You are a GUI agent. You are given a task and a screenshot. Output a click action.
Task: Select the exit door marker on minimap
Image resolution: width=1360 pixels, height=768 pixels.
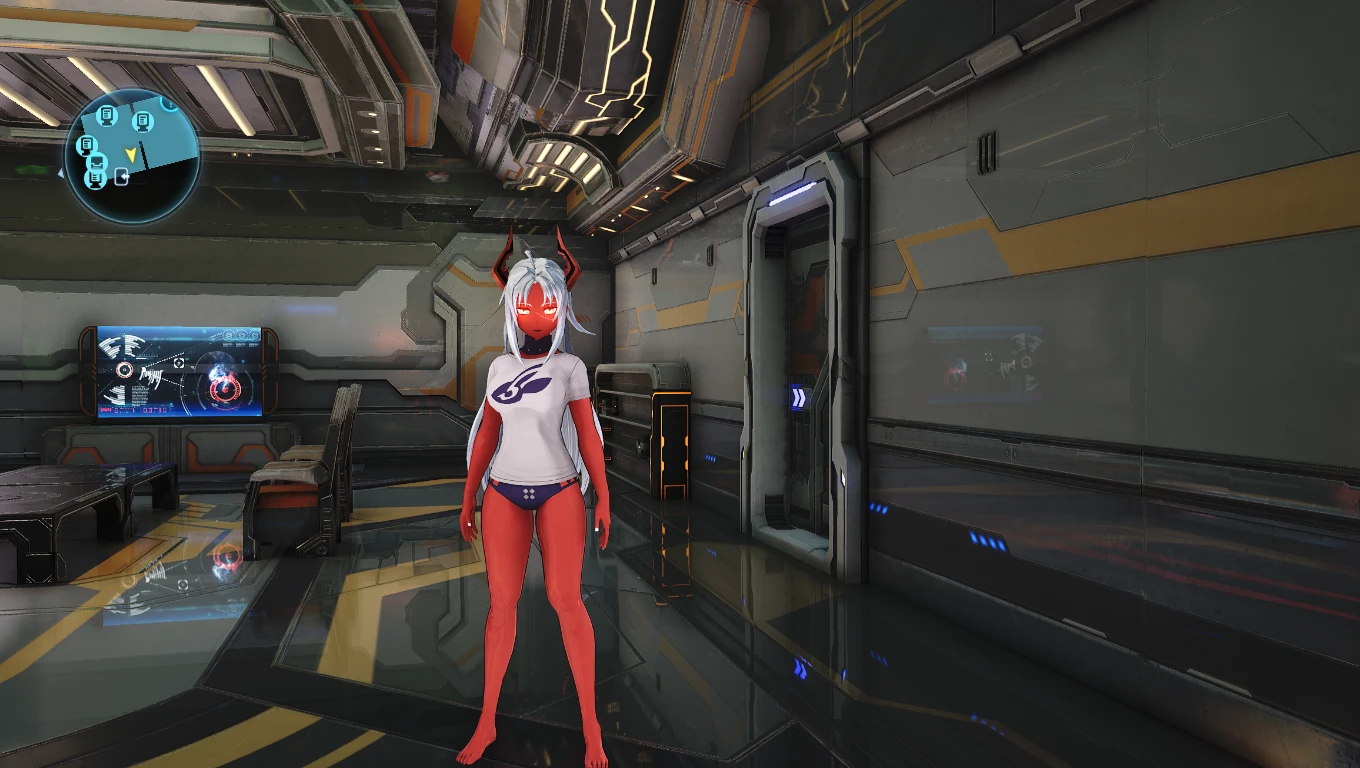point(122,177)
